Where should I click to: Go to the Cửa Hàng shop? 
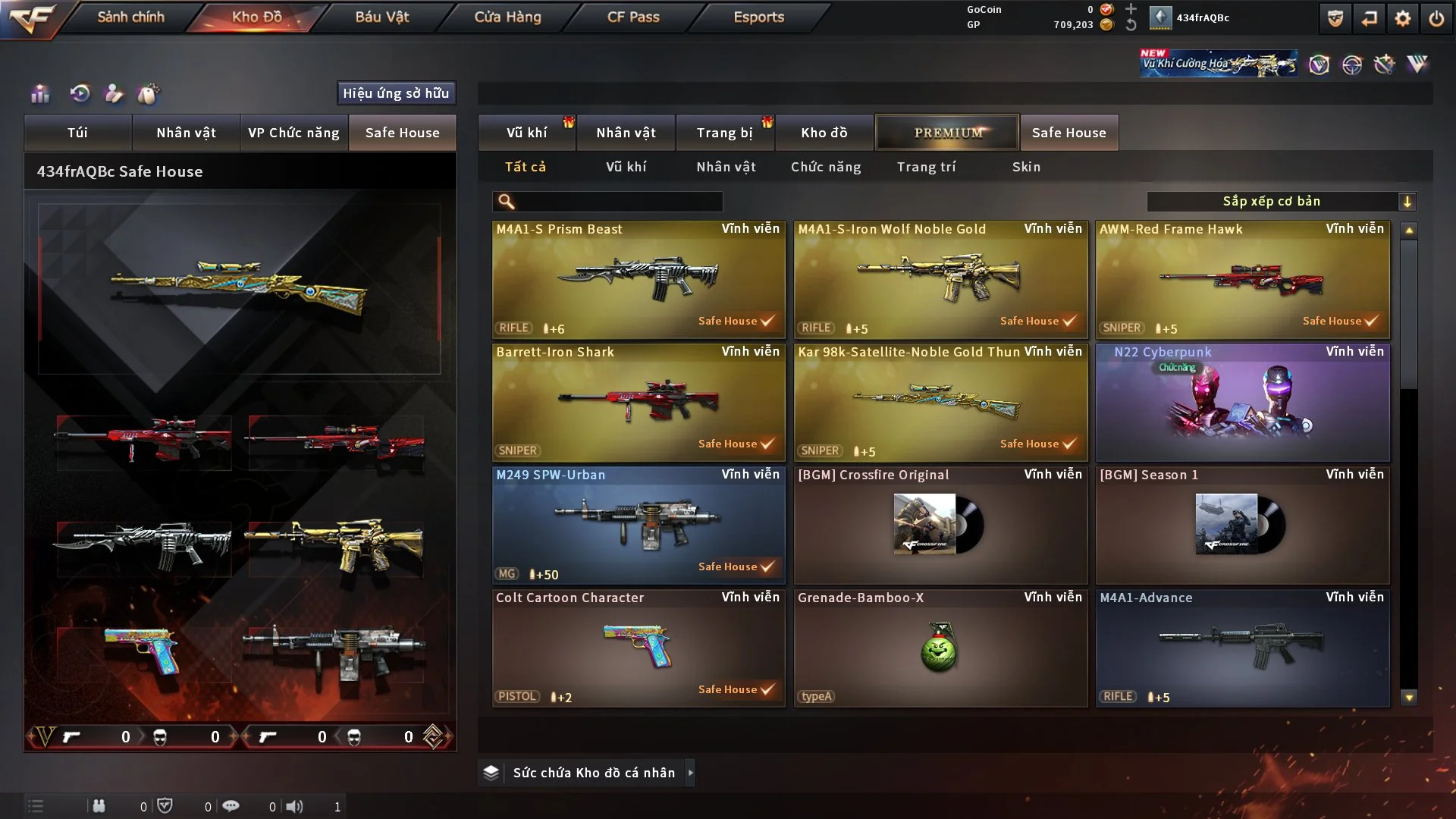pos(507,17)
